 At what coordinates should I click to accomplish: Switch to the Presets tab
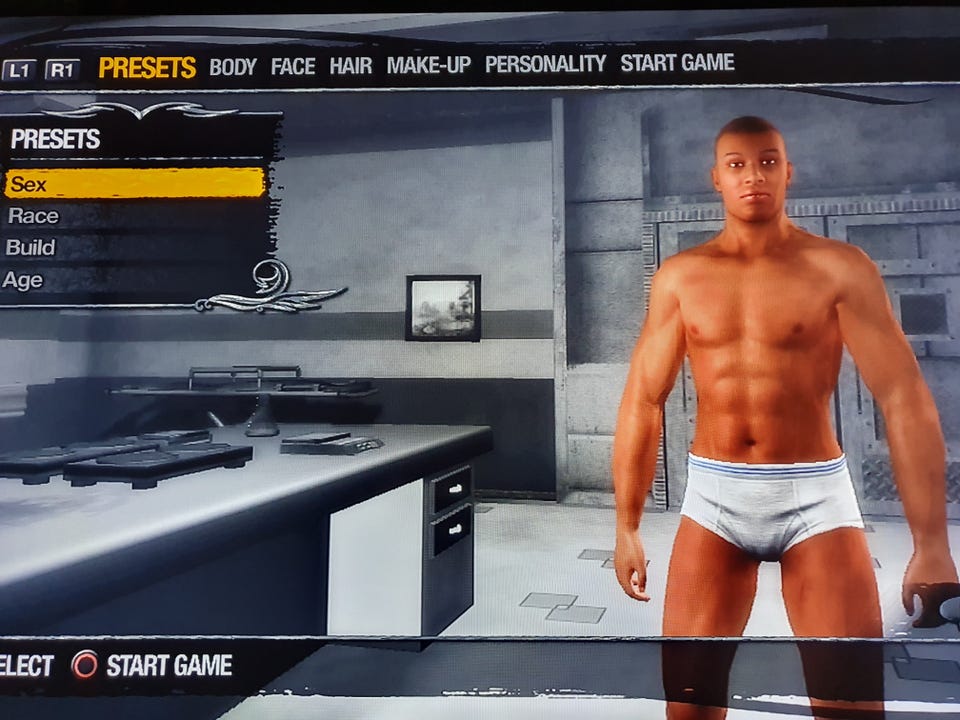coord(147,68)
